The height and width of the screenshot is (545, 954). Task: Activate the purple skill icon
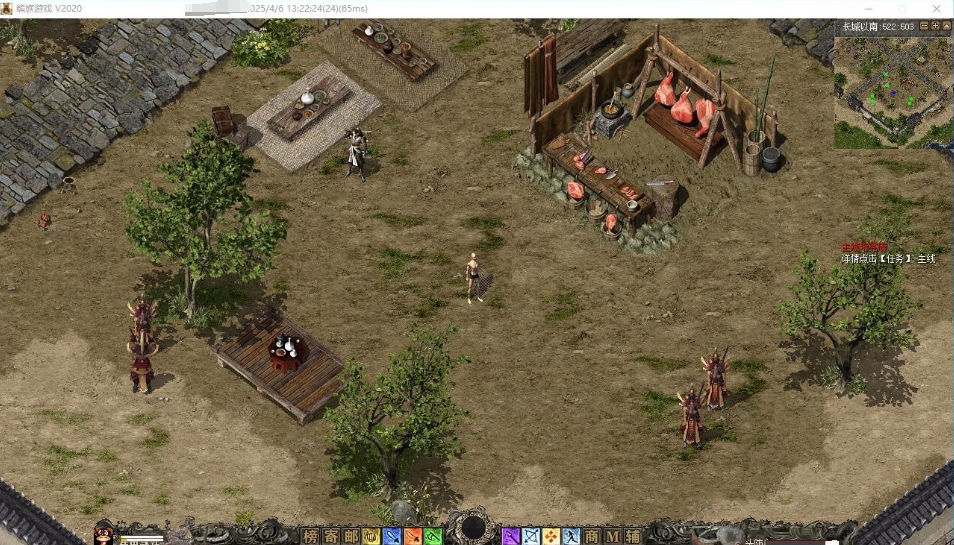(511, 536)
